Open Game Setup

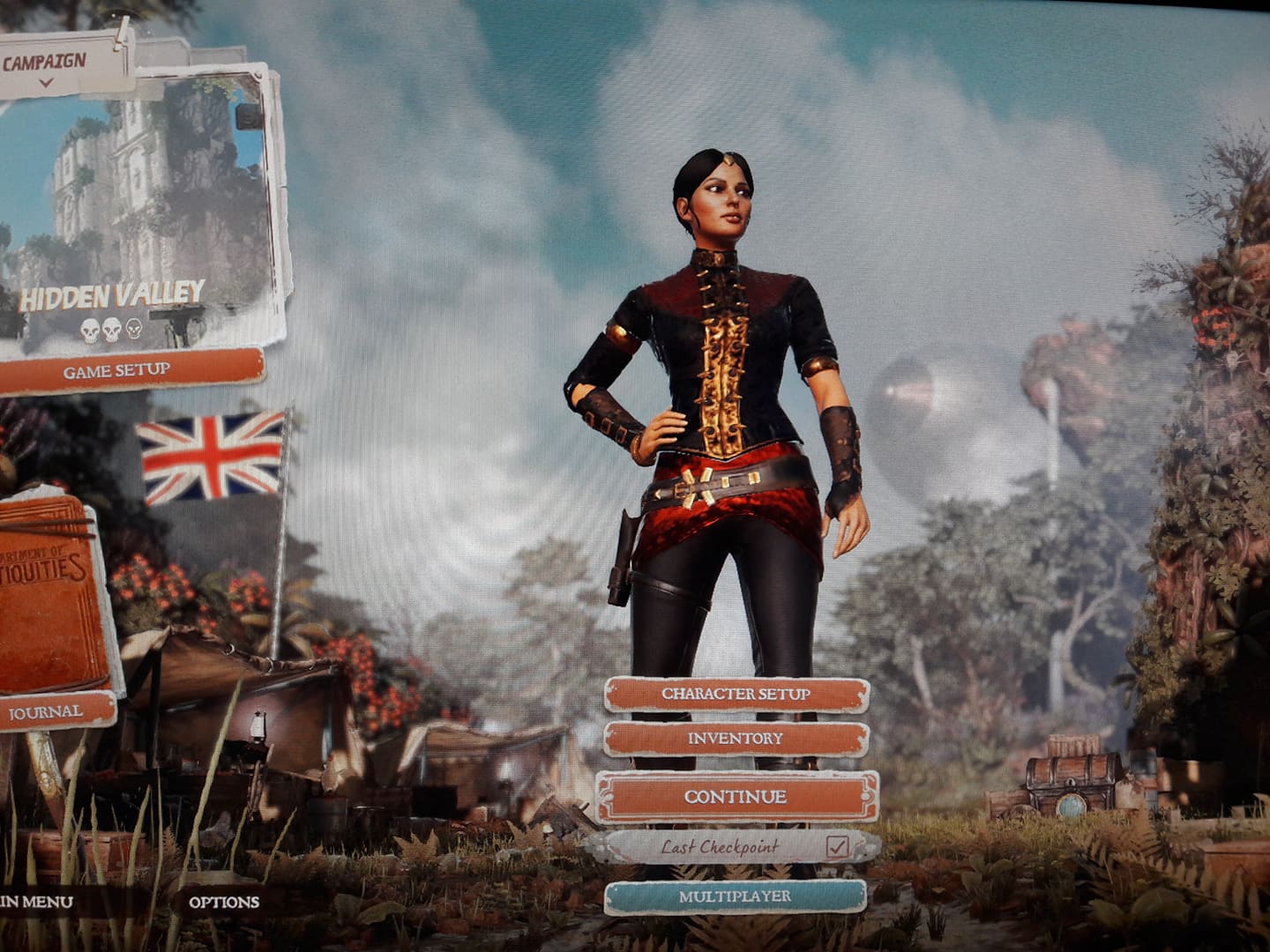pyautogui.click(x=117, y=371)
